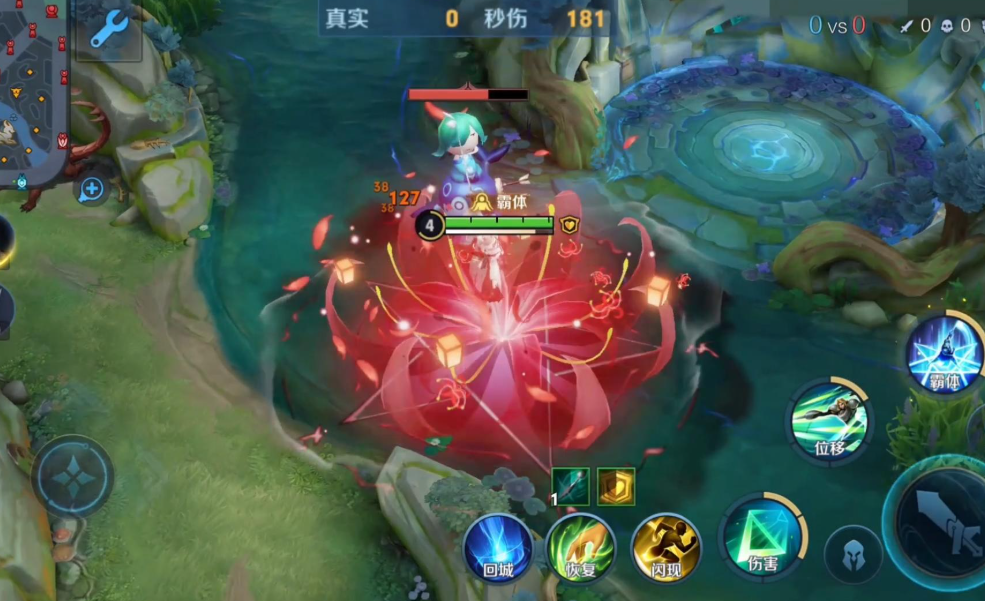This screenshot has height=601, width=985.
Task: Use the 恢复 heal spell
Action: tap(581, 549)
